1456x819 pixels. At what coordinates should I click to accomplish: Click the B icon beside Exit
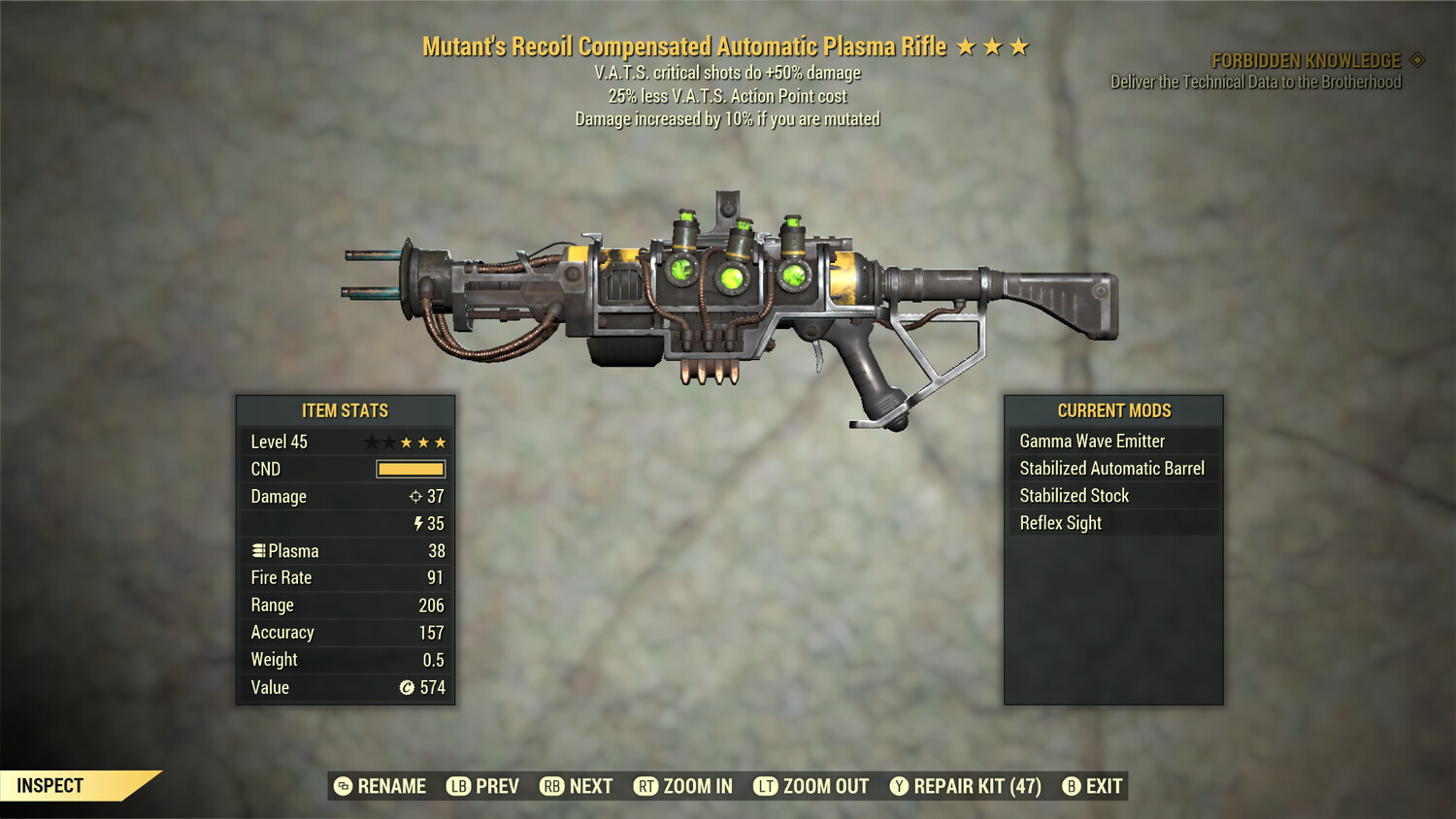pos(1071,786)
